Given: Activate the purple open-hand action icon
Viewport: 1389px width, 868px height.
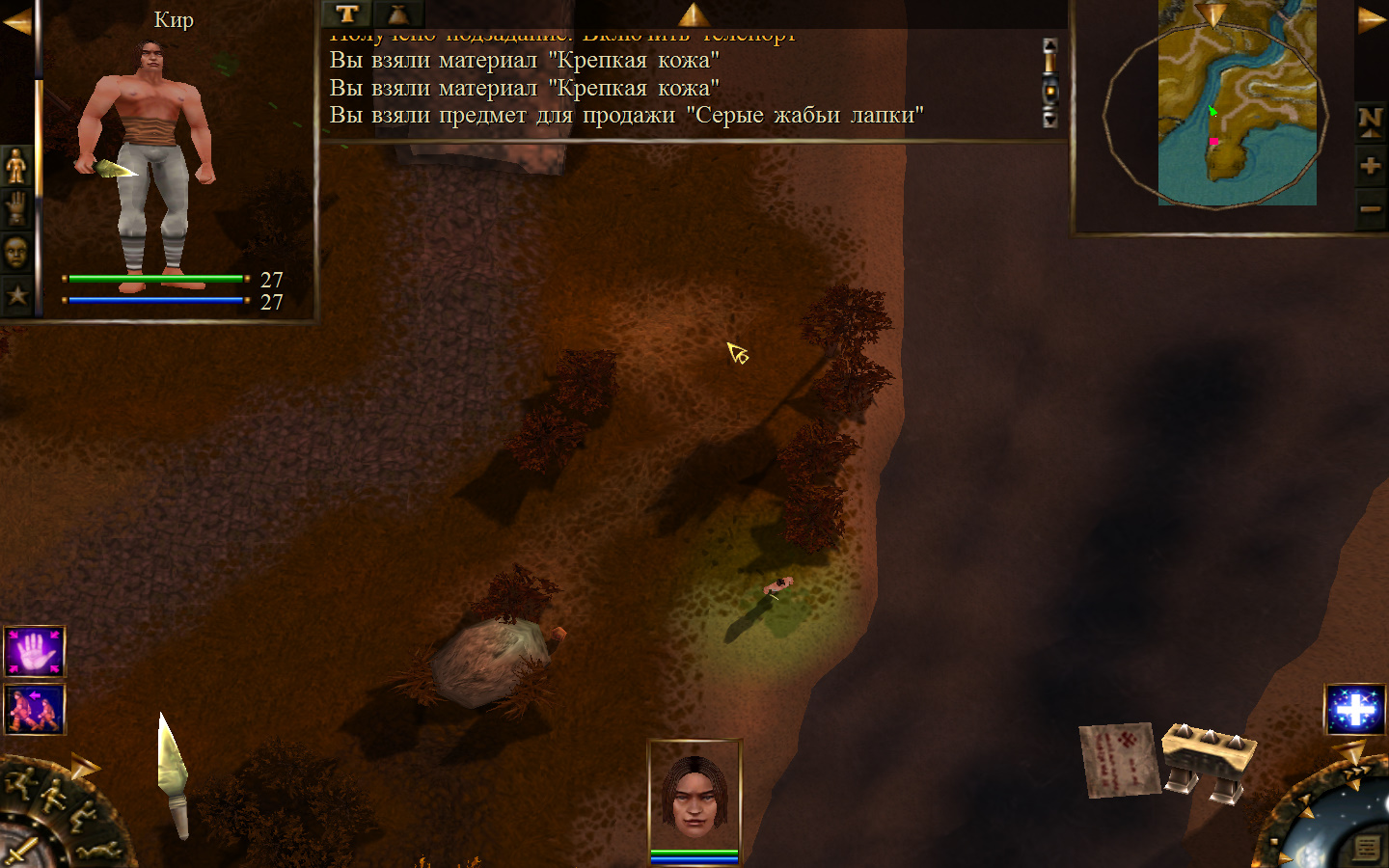Looking at the screenshot, I should (35, 652).
